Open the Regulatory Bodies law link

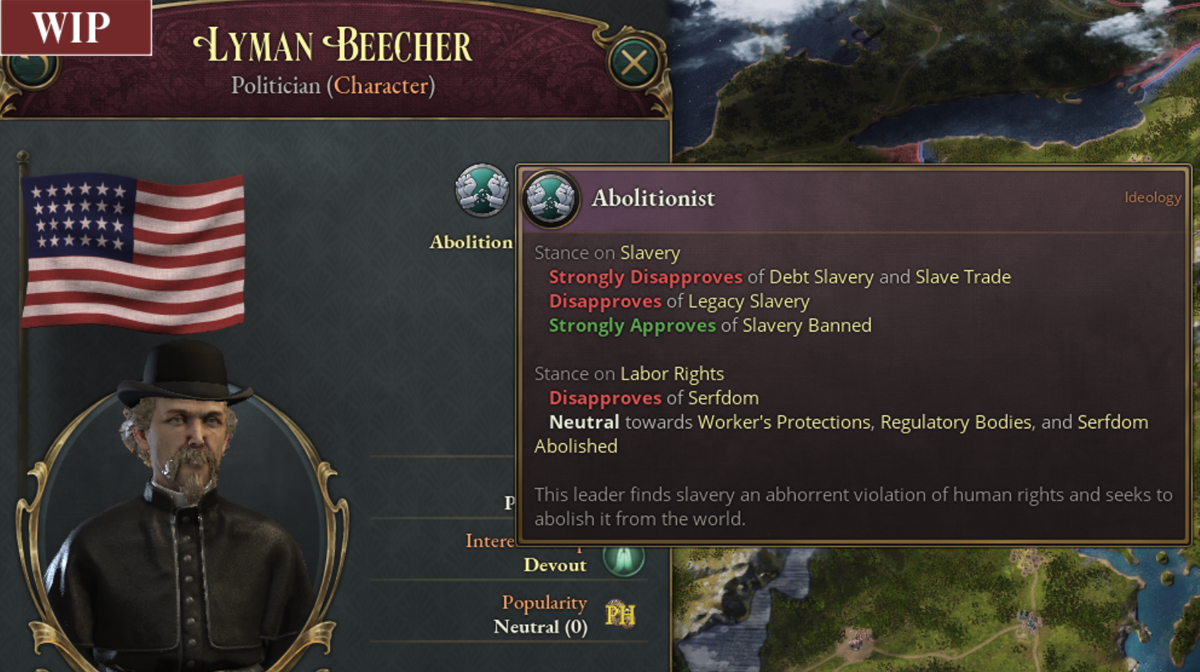[955, 422]
